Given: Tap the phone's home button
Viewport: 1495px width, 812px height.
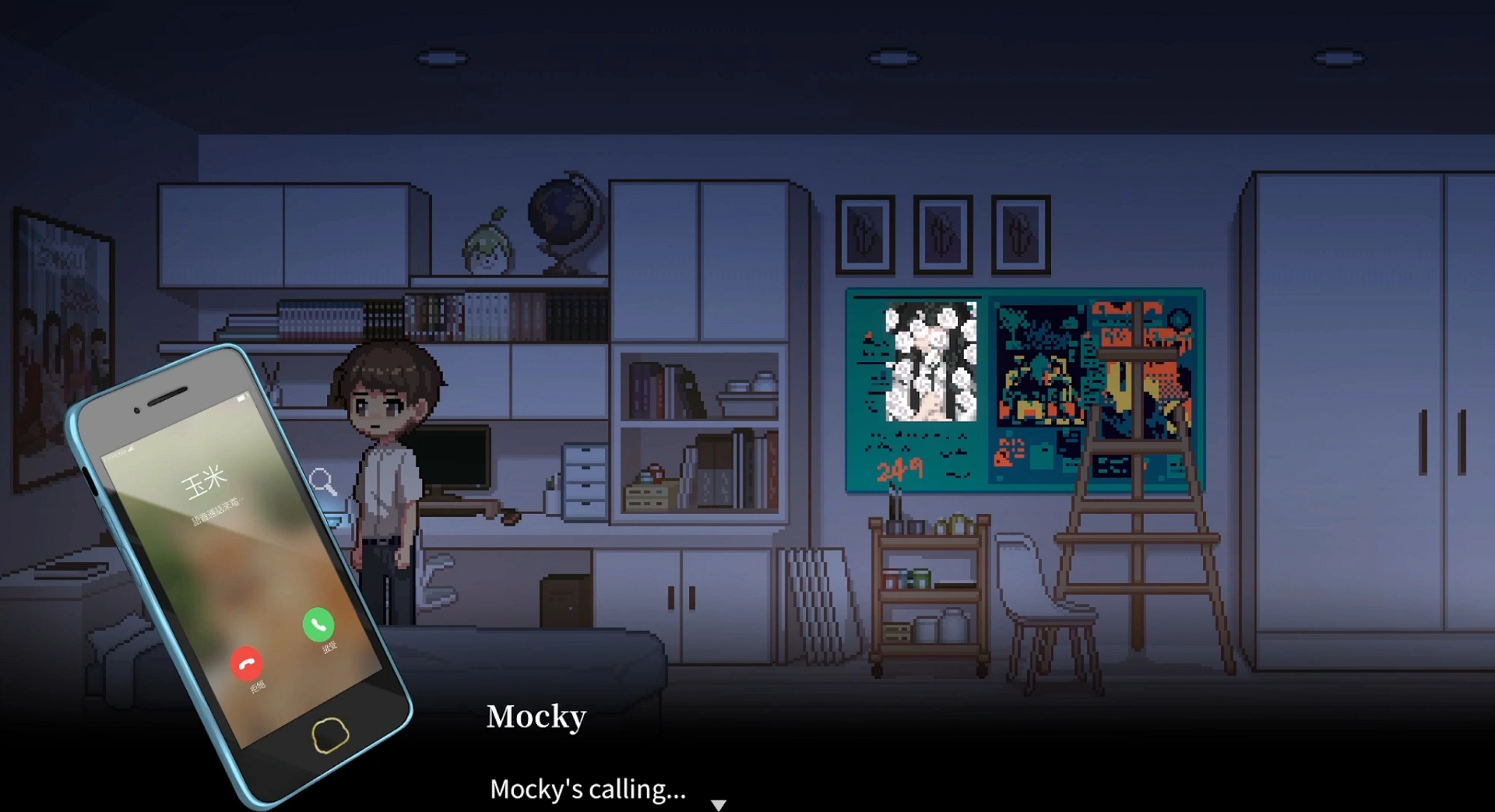Looking at the screenshot, I should [x=330, y=734].
